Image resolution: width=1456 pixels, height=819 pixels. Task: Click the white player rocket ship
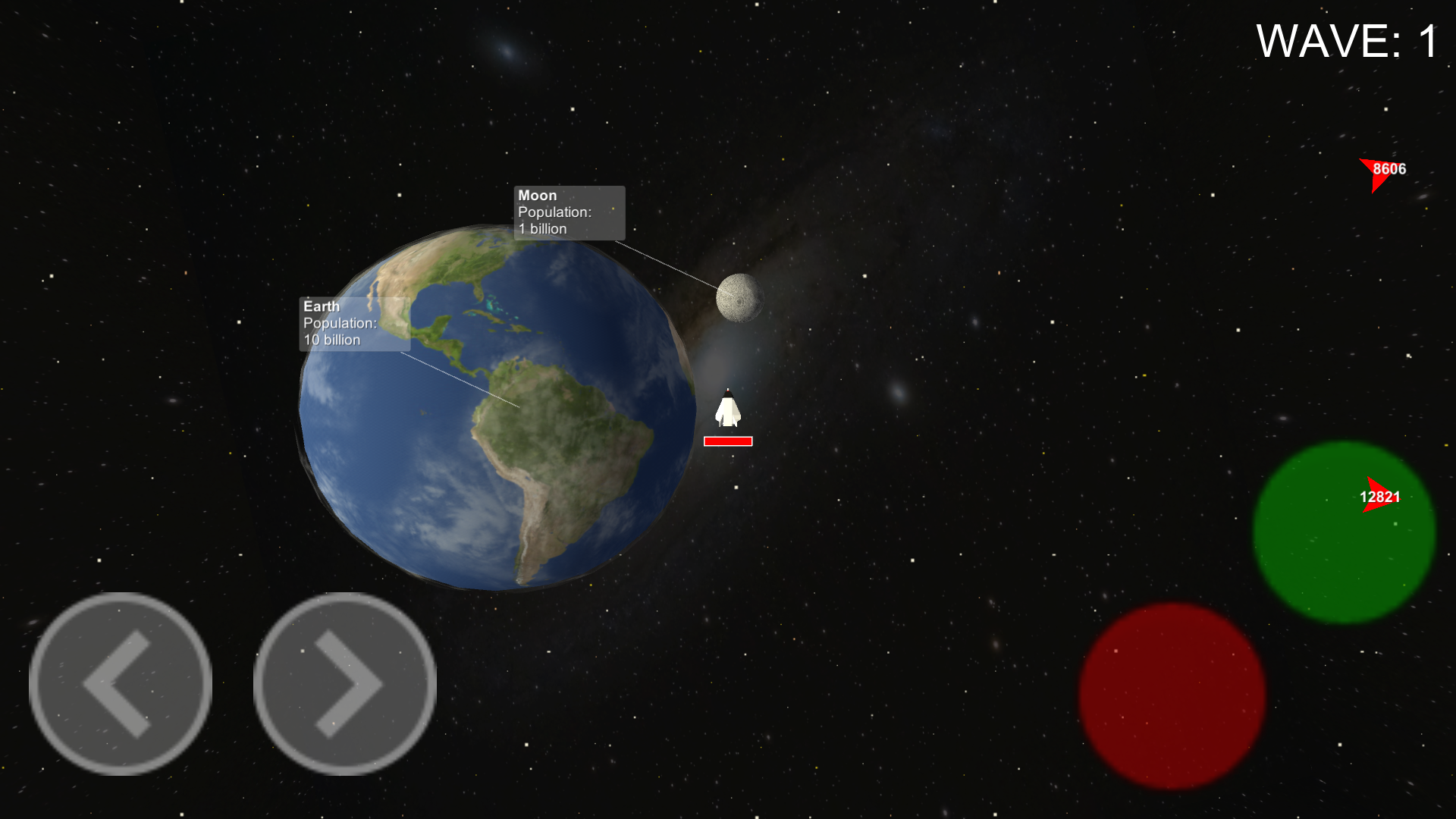(727, 409)
